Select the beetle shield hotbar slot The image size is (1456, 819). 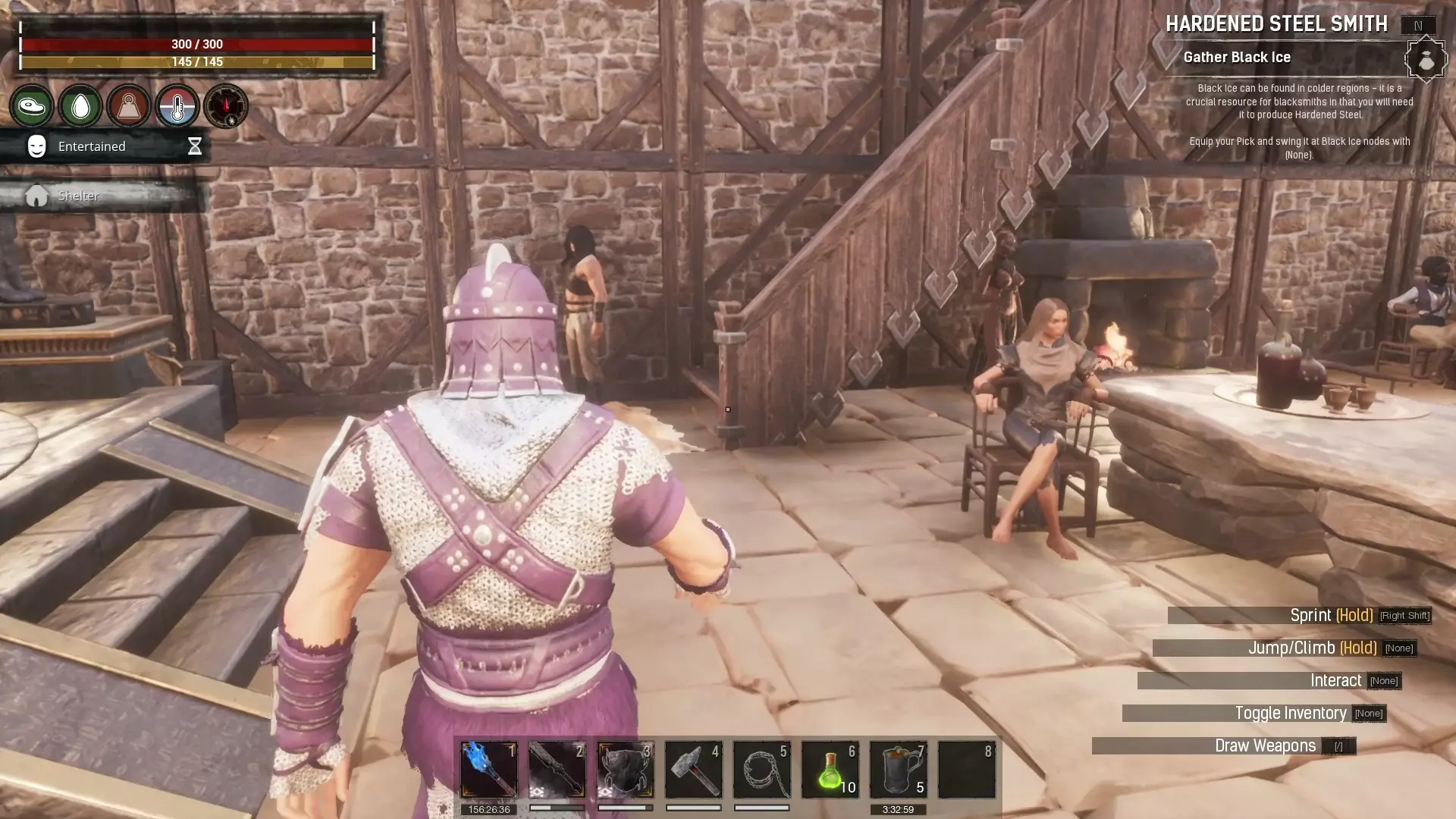[626, 770]
